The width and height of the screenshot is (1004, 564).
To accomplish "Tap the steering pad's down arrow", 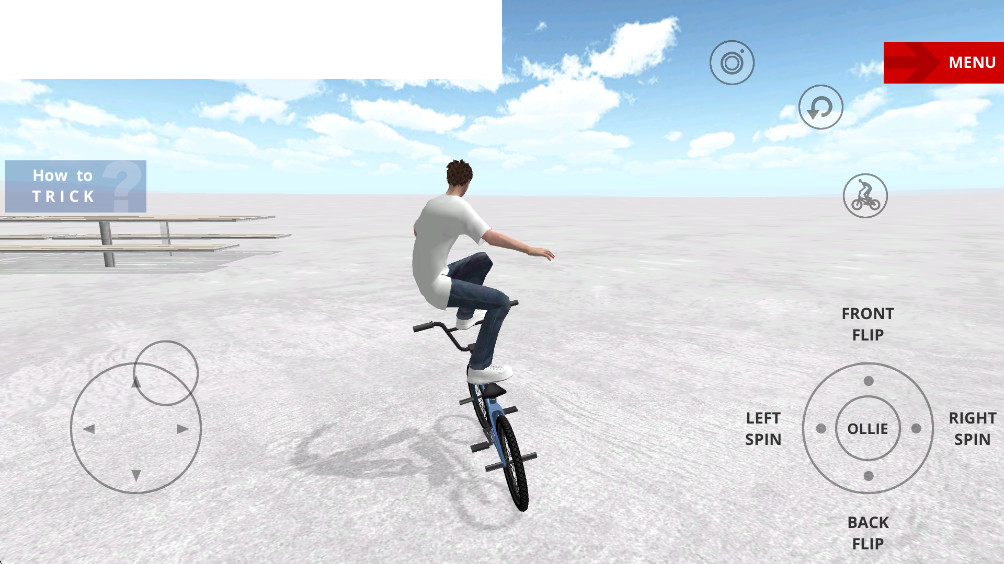I will pos(136,475).
